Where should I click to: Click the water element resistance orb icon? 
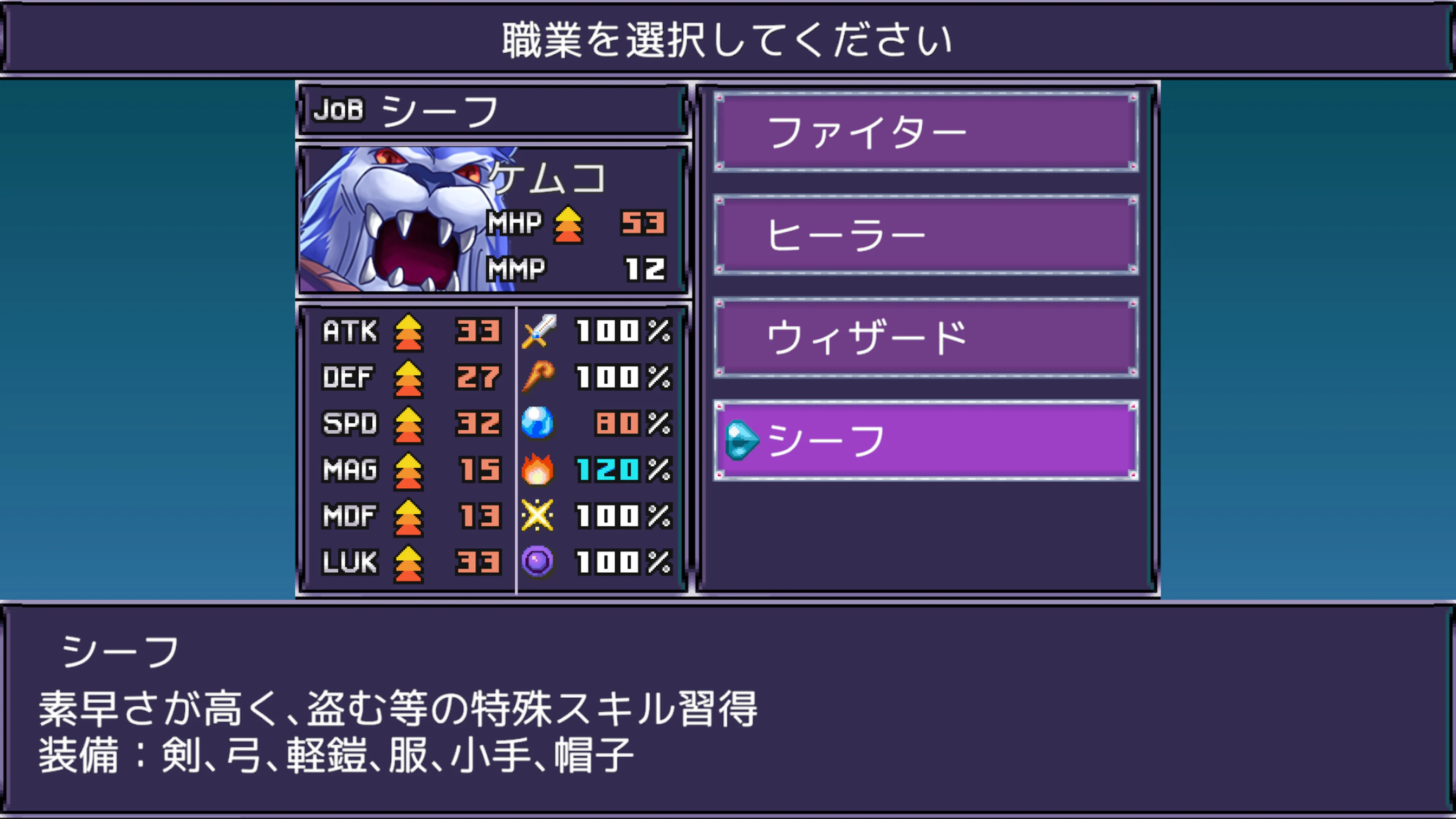point(539,424)
